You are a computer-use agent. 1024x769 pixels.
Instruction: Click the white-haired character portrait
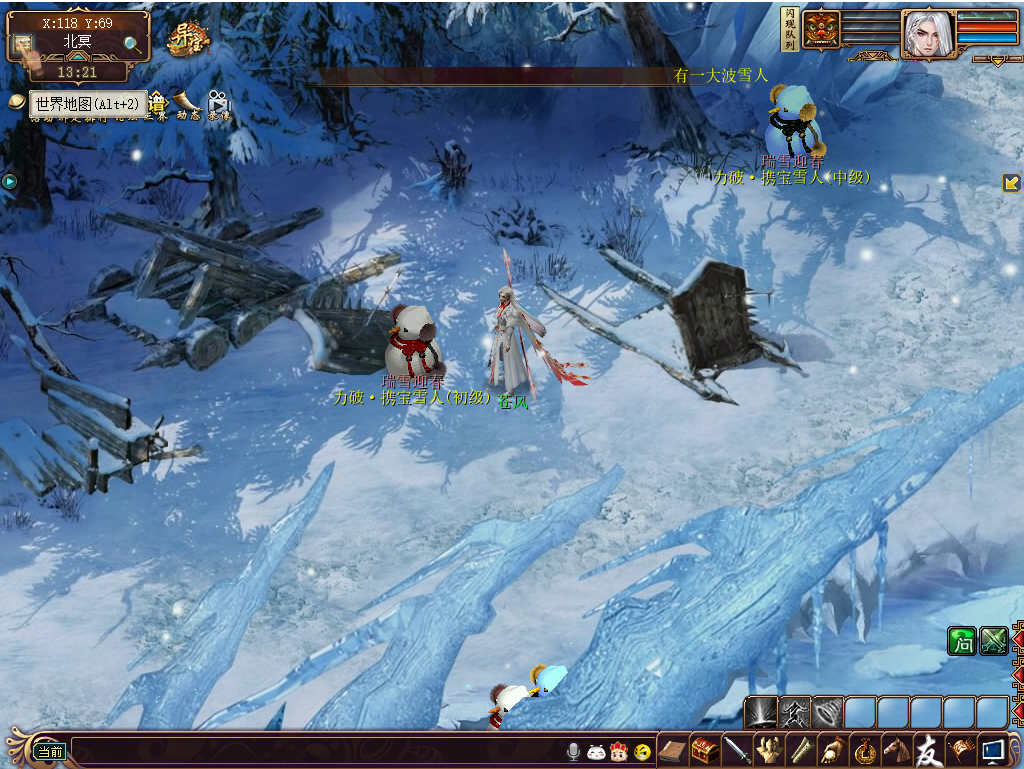[927, 34]
